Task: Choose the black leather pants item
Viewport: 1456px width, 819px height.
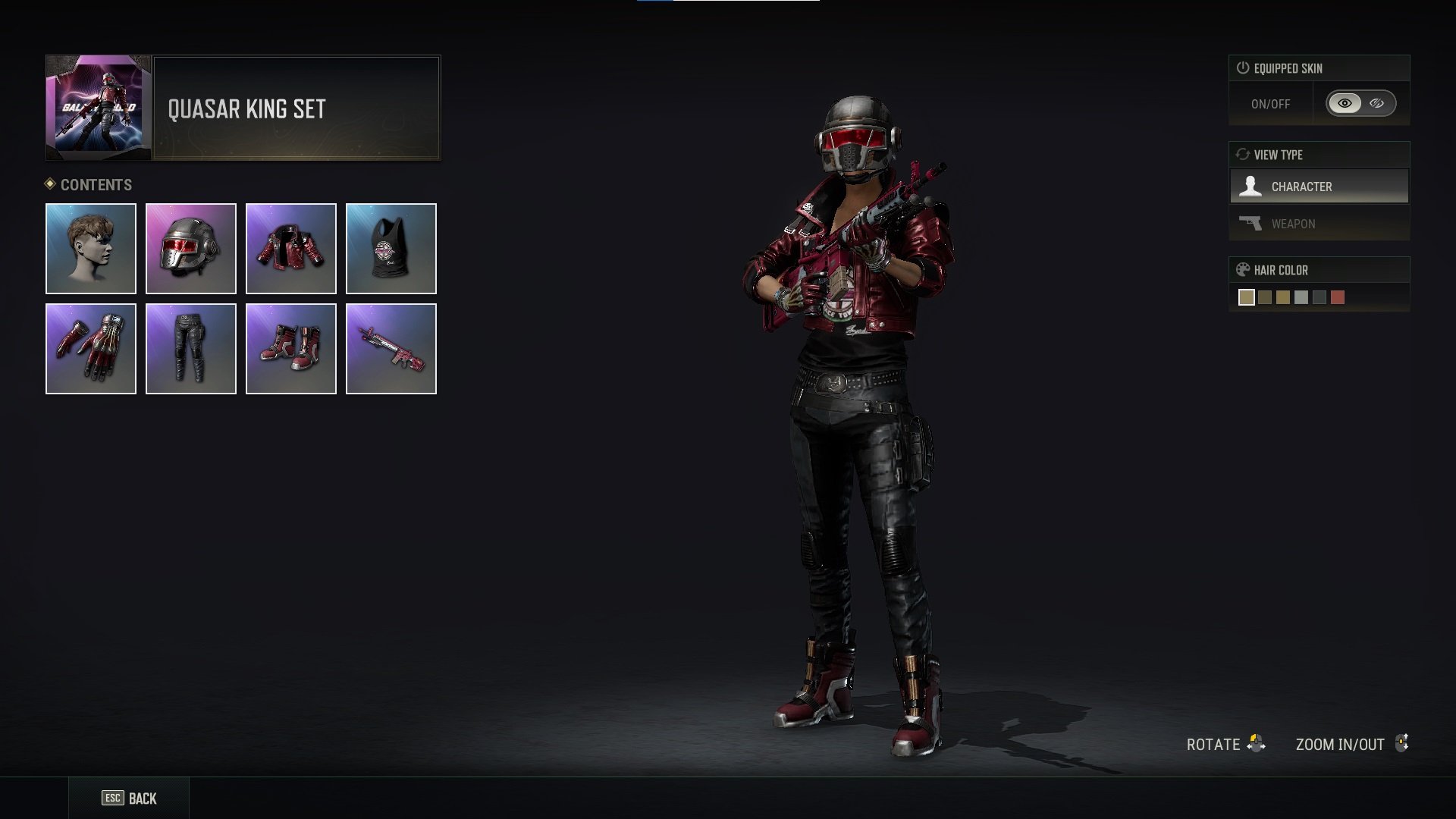Action: [x=191, y=349]
